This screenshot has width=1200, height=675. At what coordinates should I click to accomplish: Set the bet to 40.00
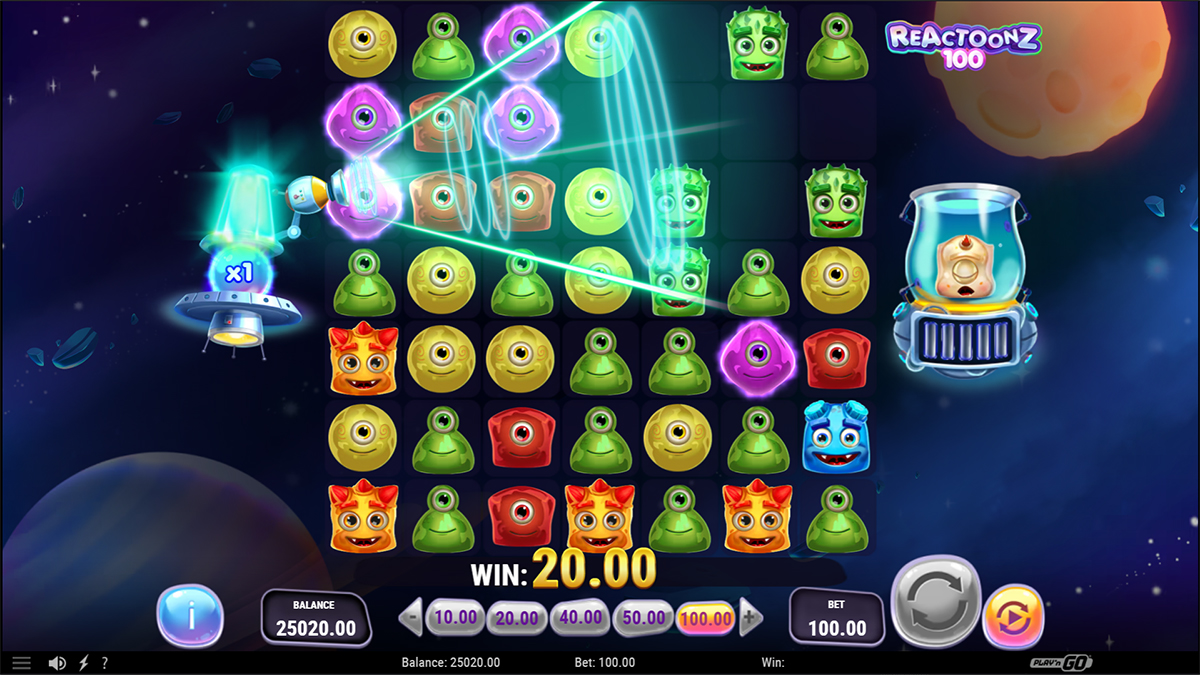[580, 618]
